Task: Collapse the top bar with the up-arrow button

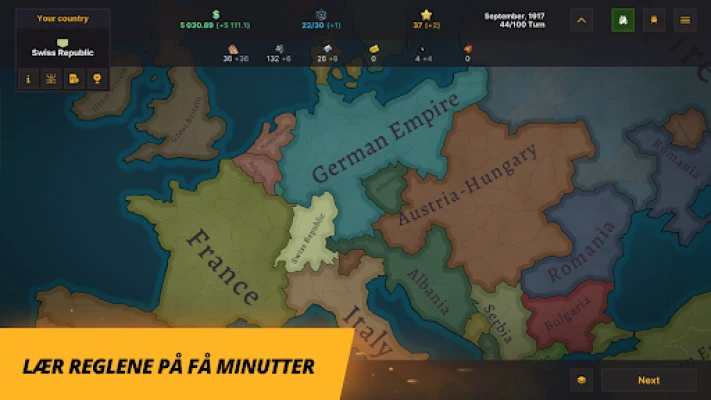Action: point(582,19)
